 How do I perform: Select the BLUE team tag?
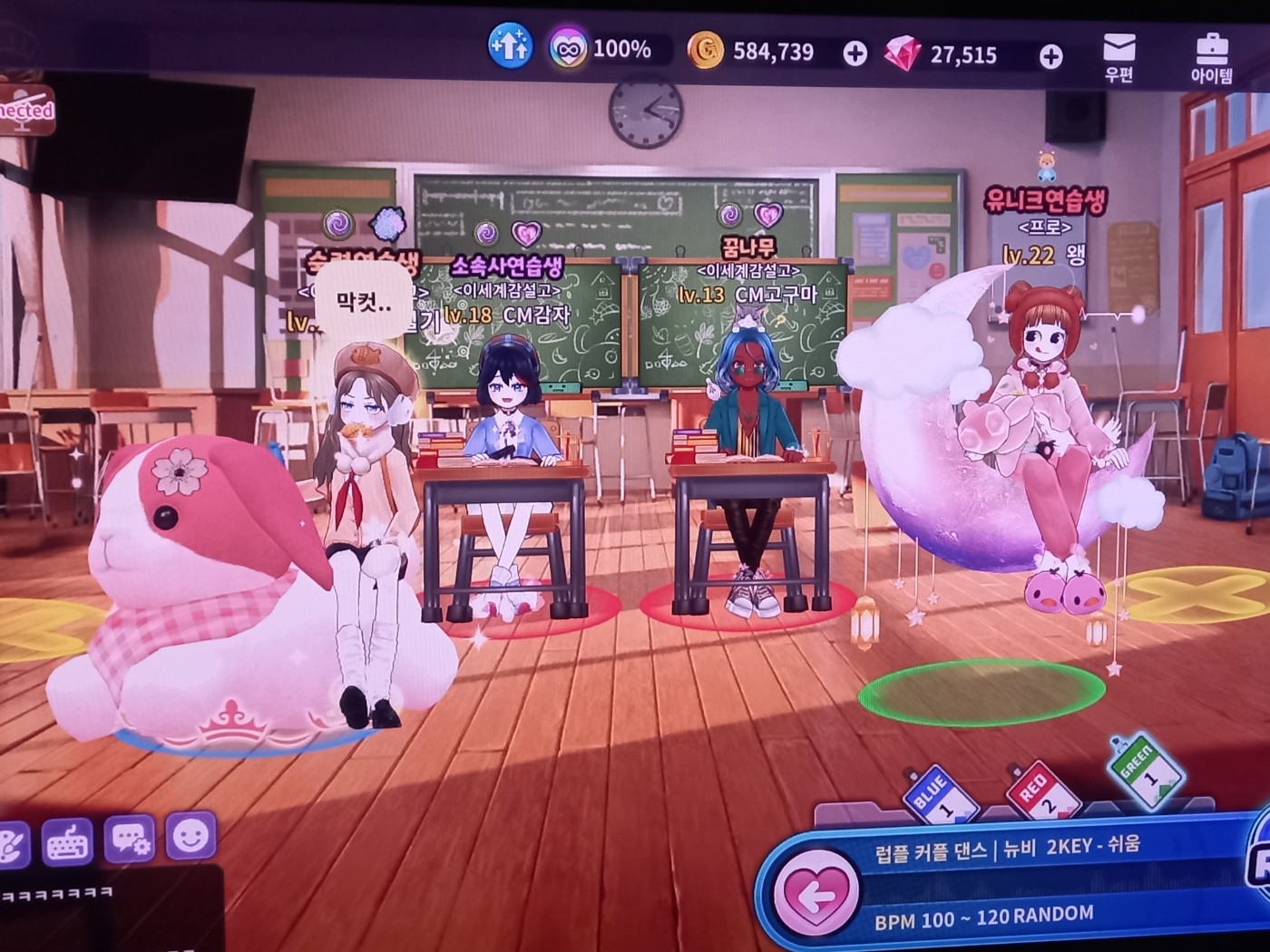938,792
